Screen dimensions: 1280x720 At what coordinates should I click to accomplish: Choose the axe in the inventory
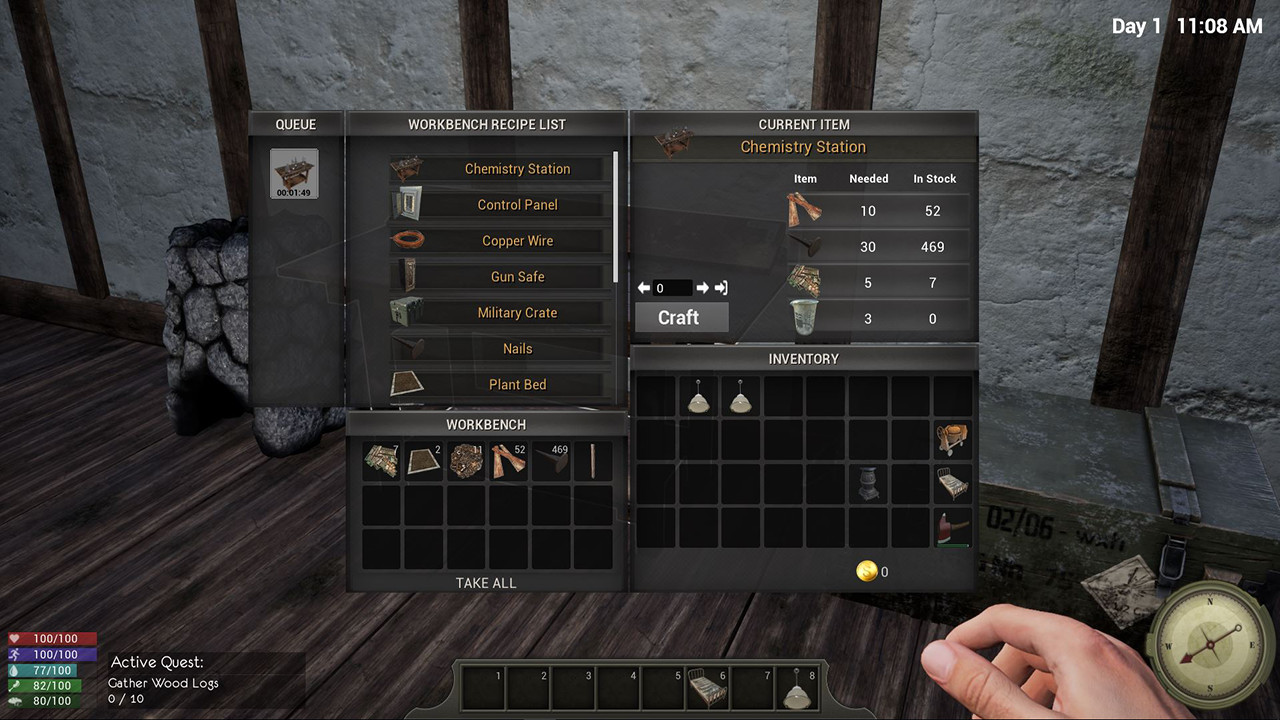tap(953, 527)
